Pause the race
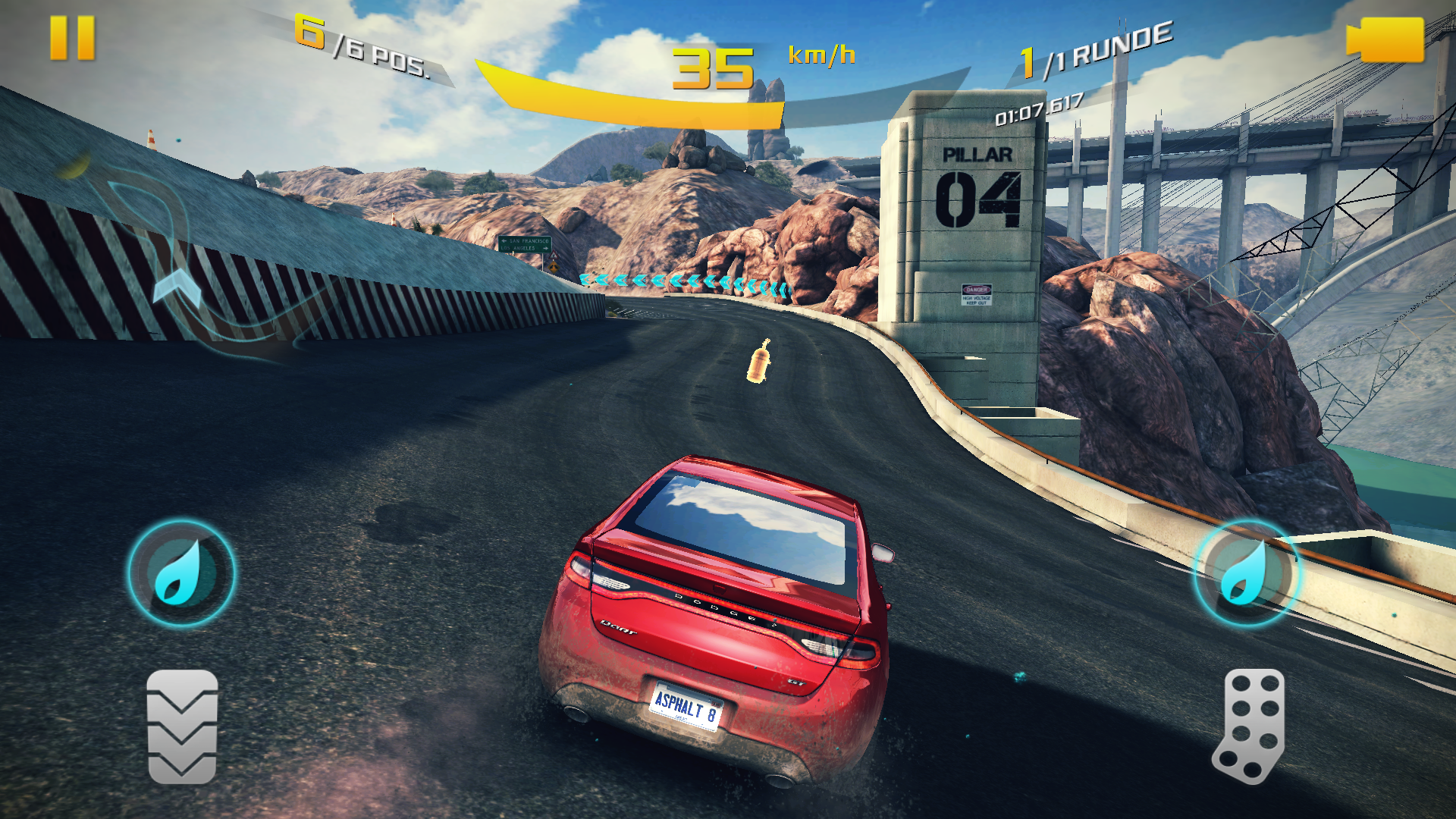This screenshot has height=819, width=1456. point(72,38)
